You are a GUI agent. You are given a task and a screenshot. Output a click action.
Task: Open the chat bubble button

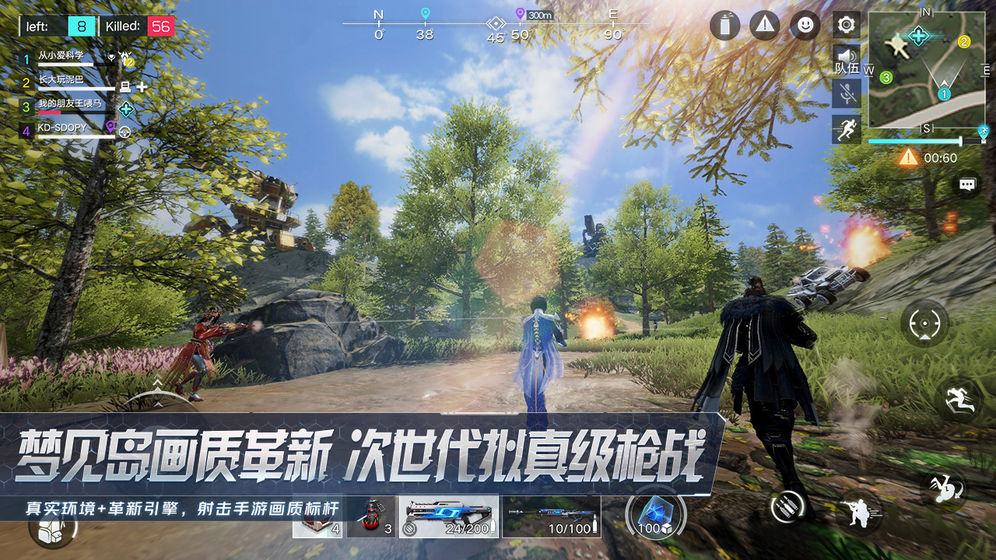pos(967,186)
